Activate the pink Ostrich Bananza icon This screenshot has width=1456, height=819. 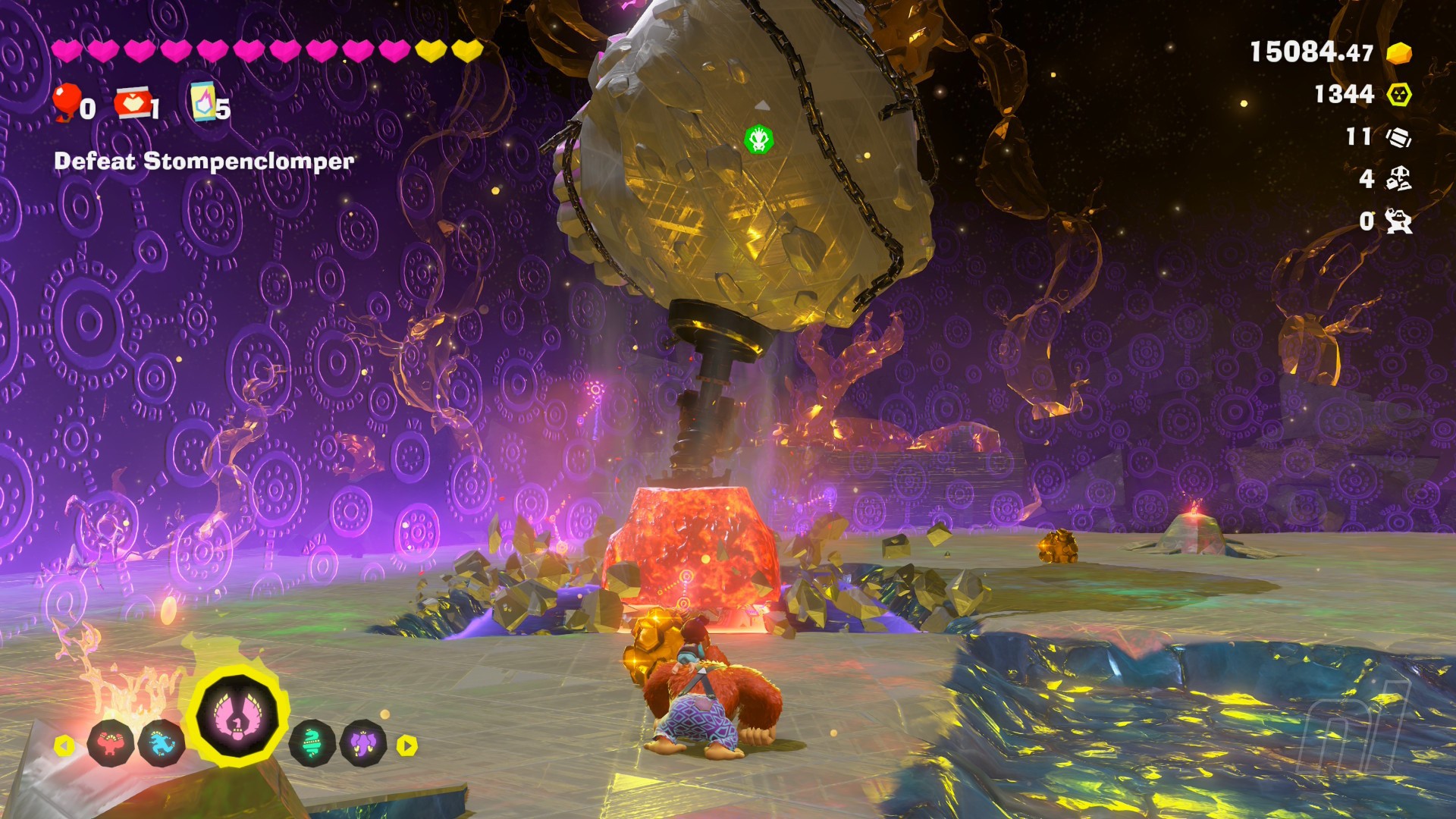(x=237, y=715)
